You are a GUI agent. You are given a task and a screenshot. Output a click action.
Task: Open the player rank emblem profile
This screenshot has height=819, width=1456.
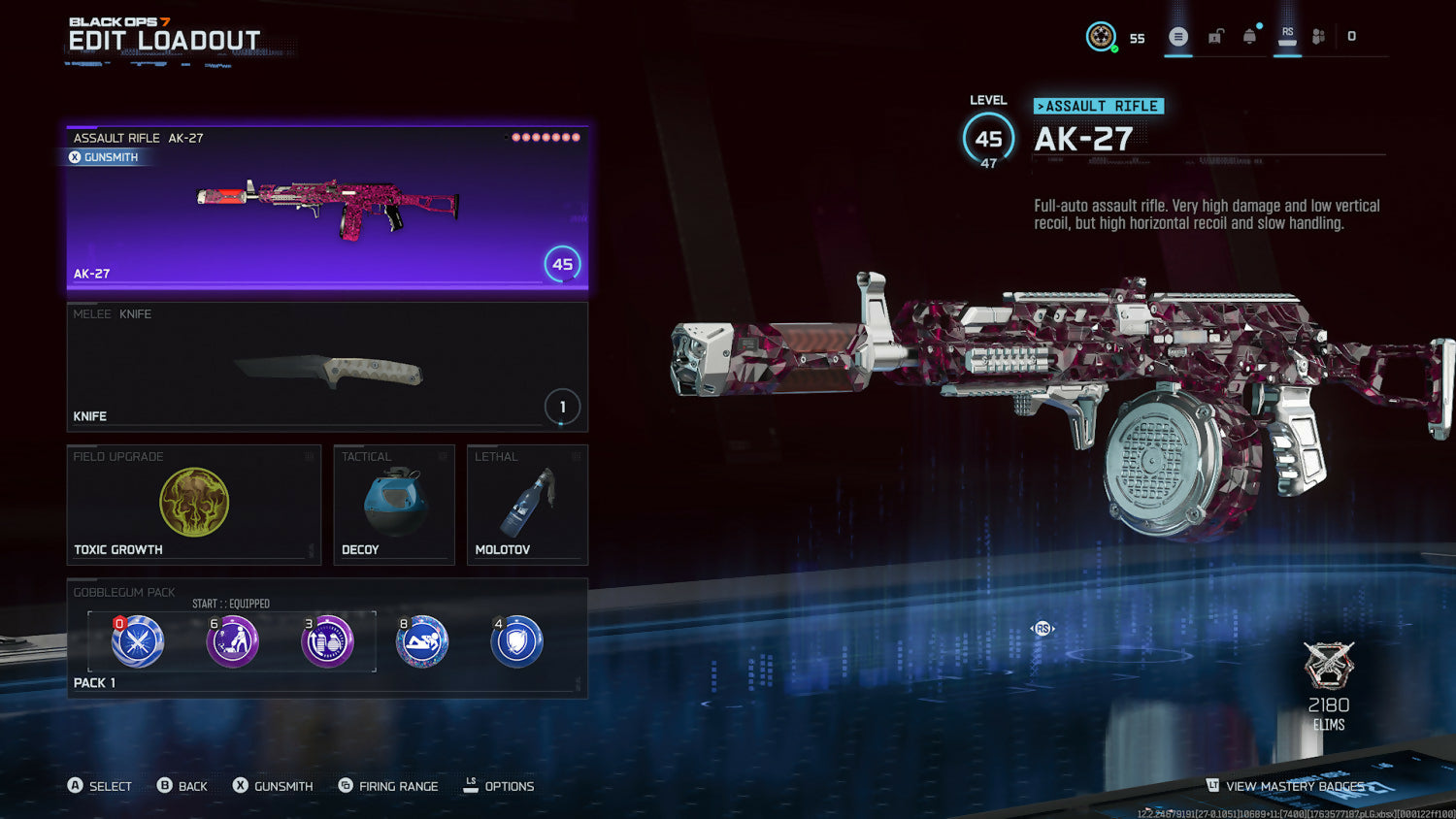[1101, 37]
